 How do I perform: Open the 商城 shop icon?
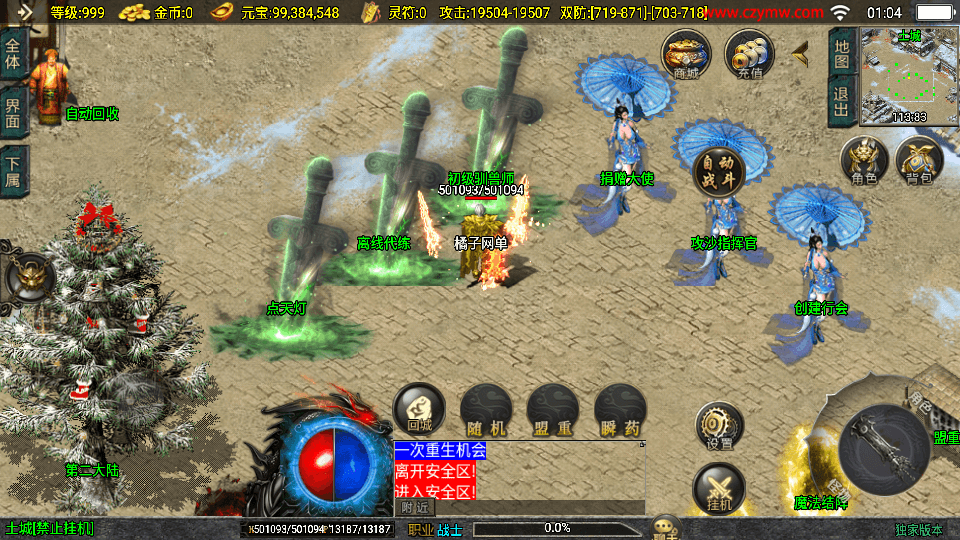(x=686, y=53)
